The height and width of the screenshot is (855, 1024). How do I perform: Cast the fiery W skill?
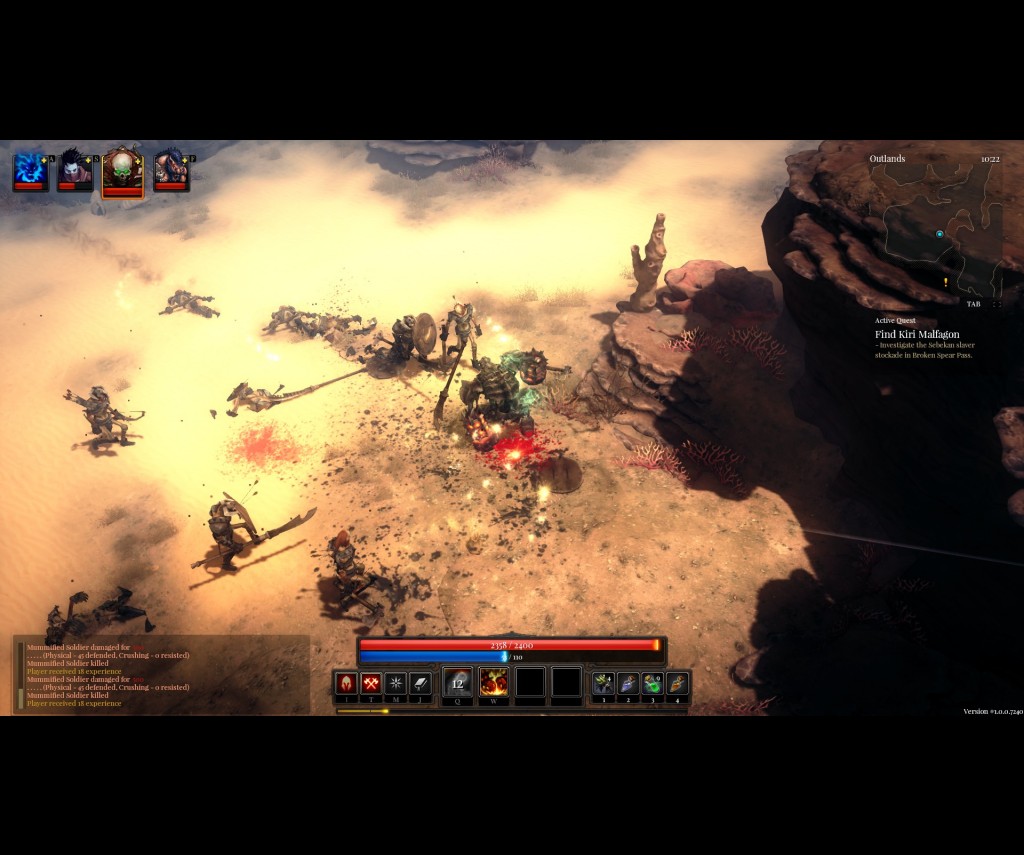pyautogui.click(x=494, y=683)
